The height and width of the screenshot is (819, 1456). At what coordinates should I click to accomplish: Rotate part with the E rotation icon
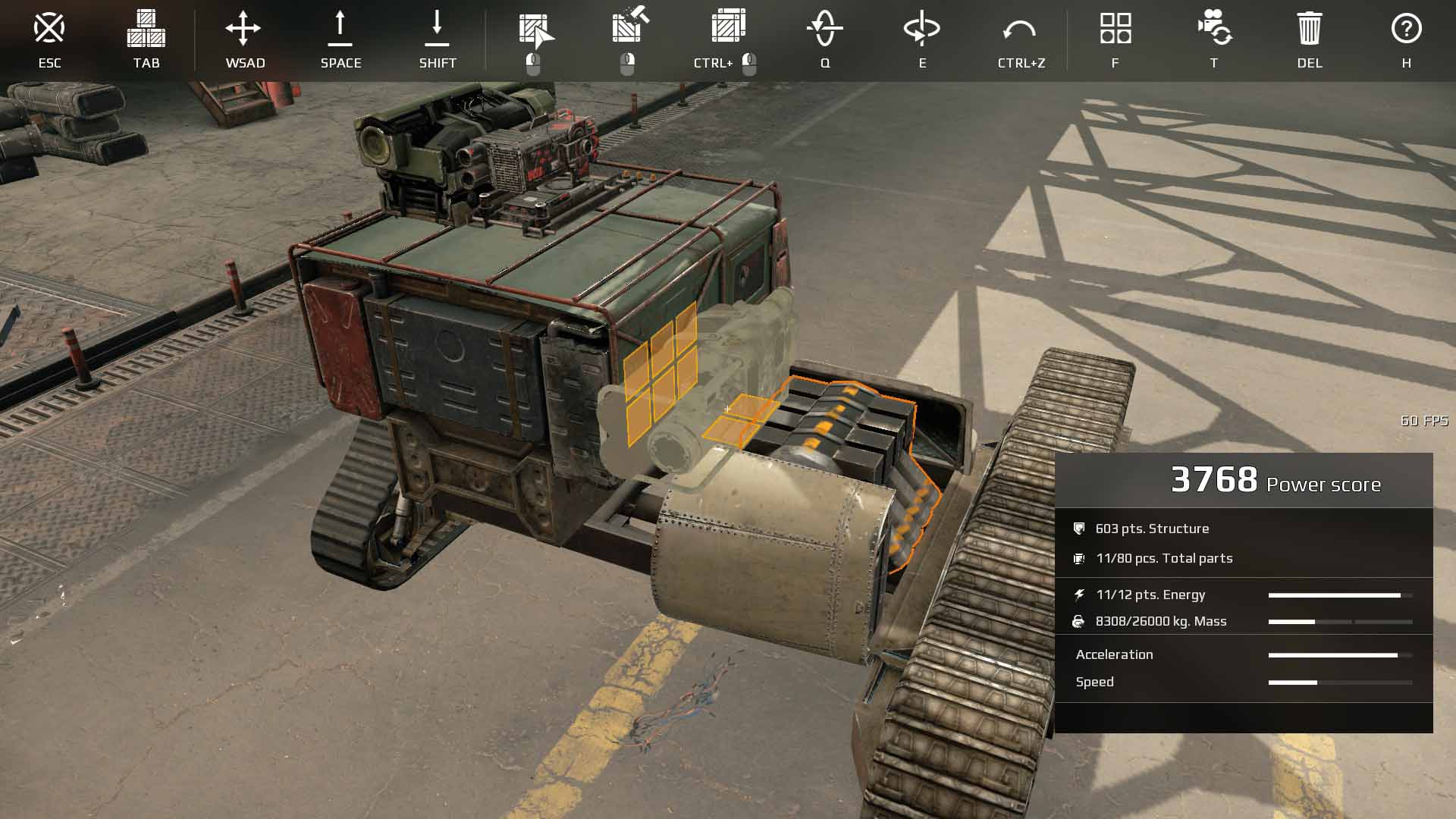pyautogui.click(x=922, y=29)
